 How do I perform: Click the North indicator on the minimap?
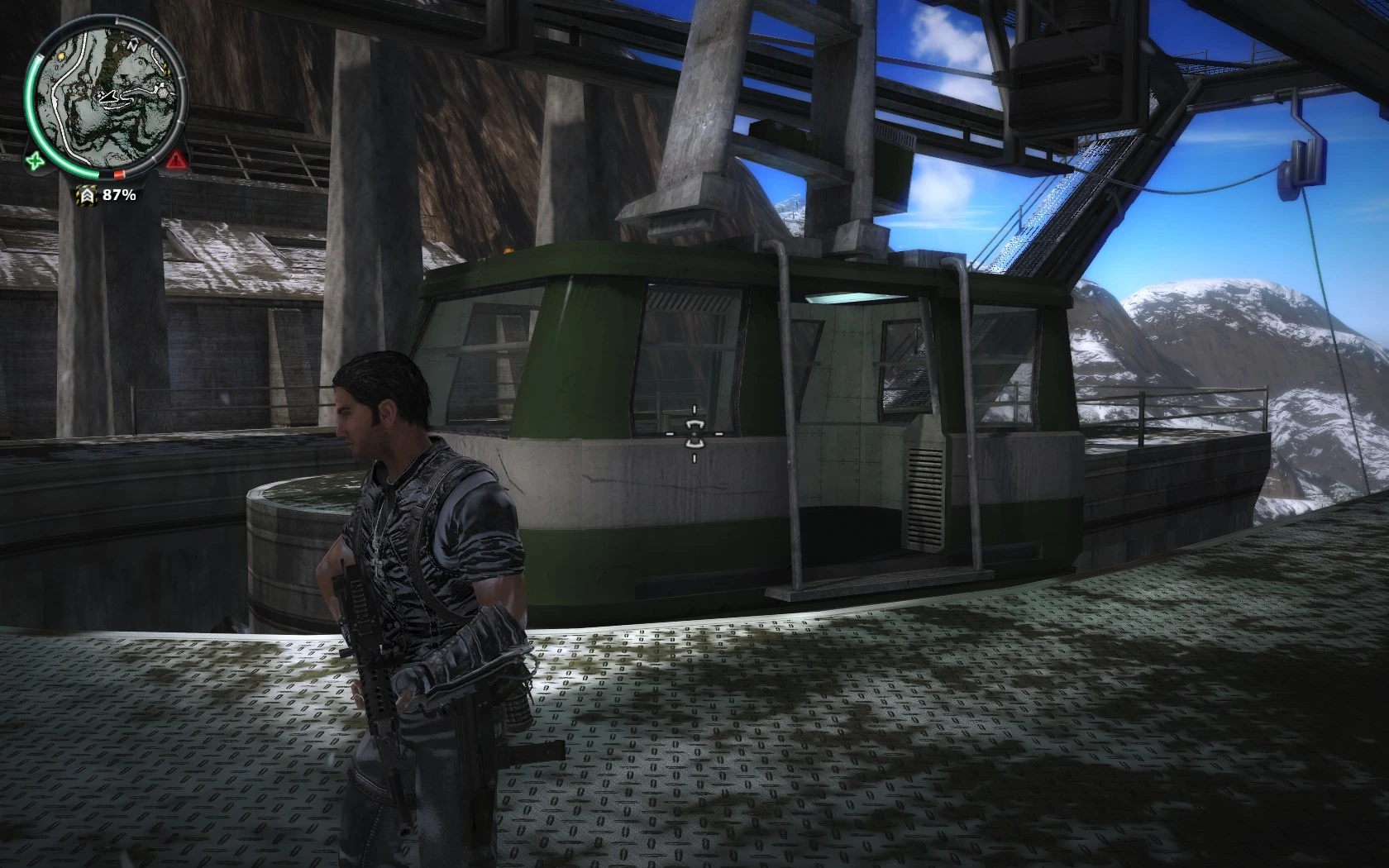(132, 45)
